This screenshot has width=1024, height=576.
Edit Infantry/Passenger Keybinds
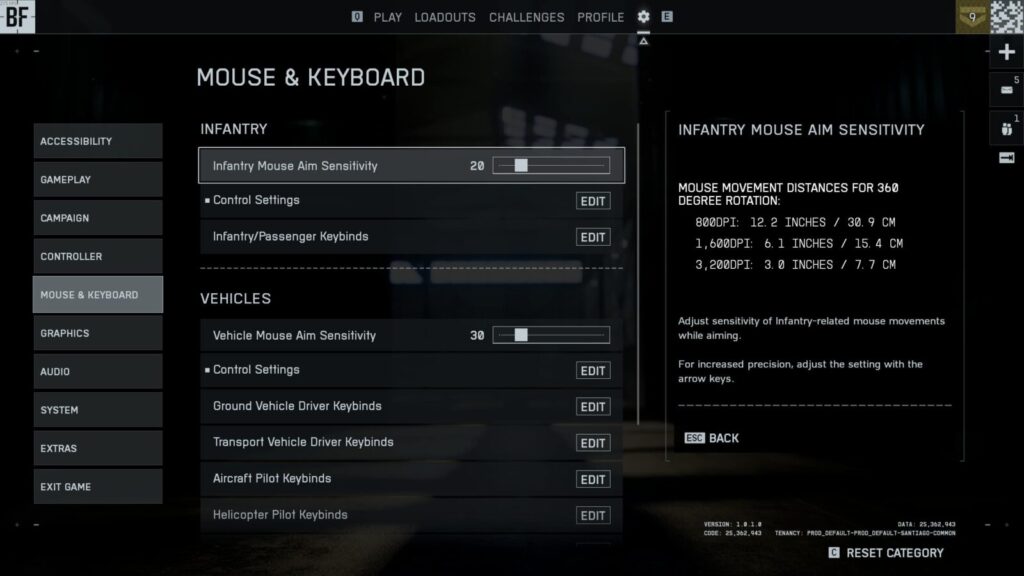(x=593, y=237)
